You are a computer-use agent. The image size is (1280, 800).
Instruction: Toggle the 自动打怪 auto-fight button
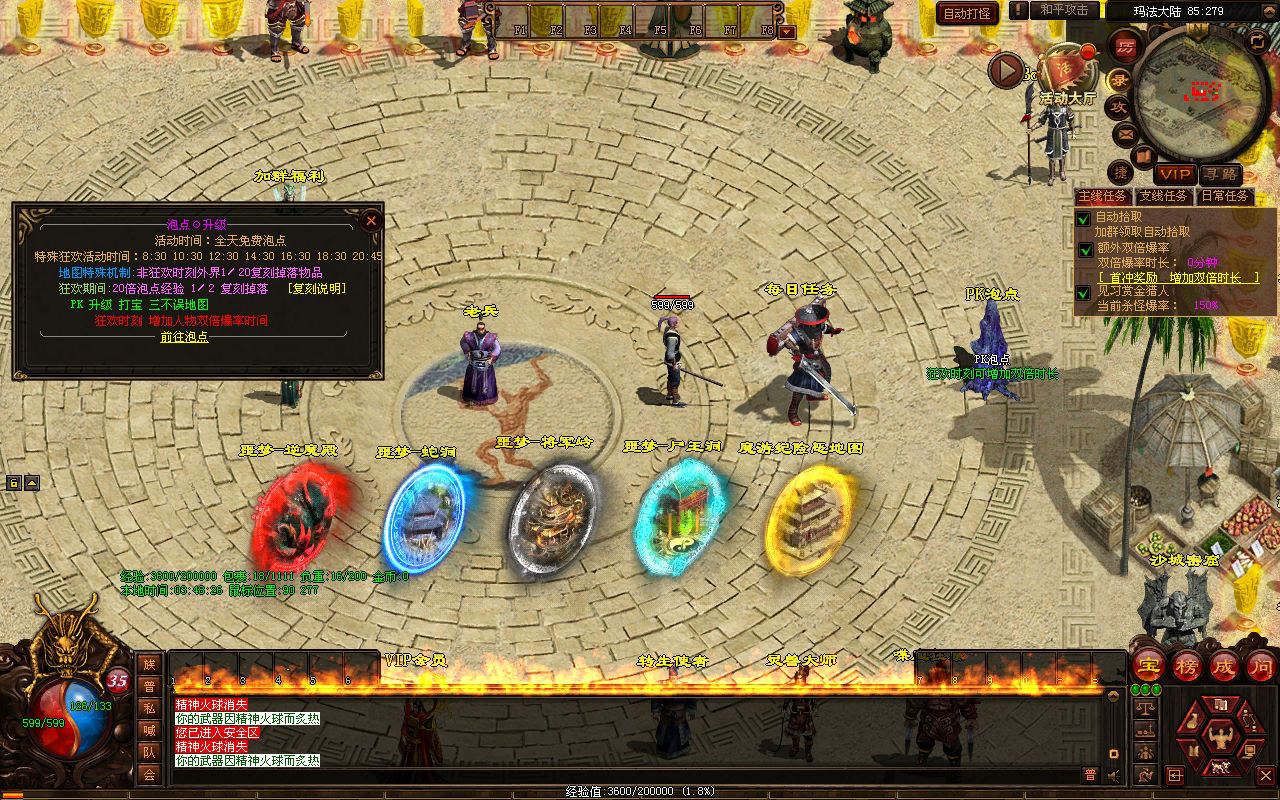967,13
